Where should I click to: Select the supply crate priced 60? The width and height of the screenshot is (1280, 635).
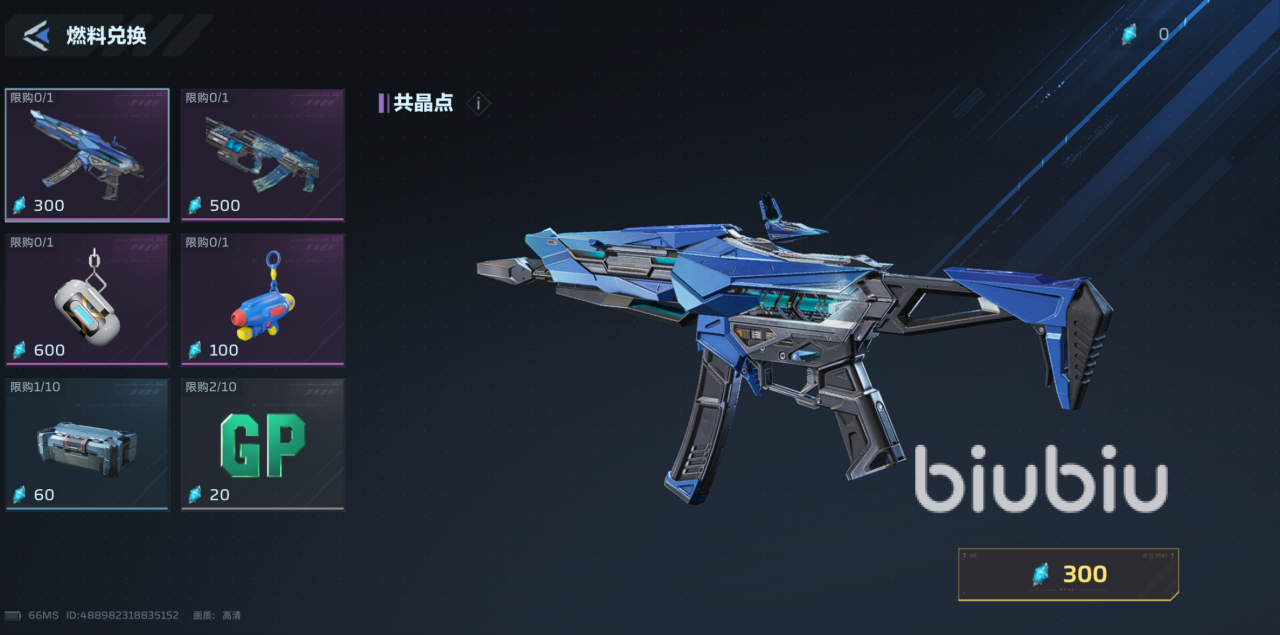pos(87,444)
